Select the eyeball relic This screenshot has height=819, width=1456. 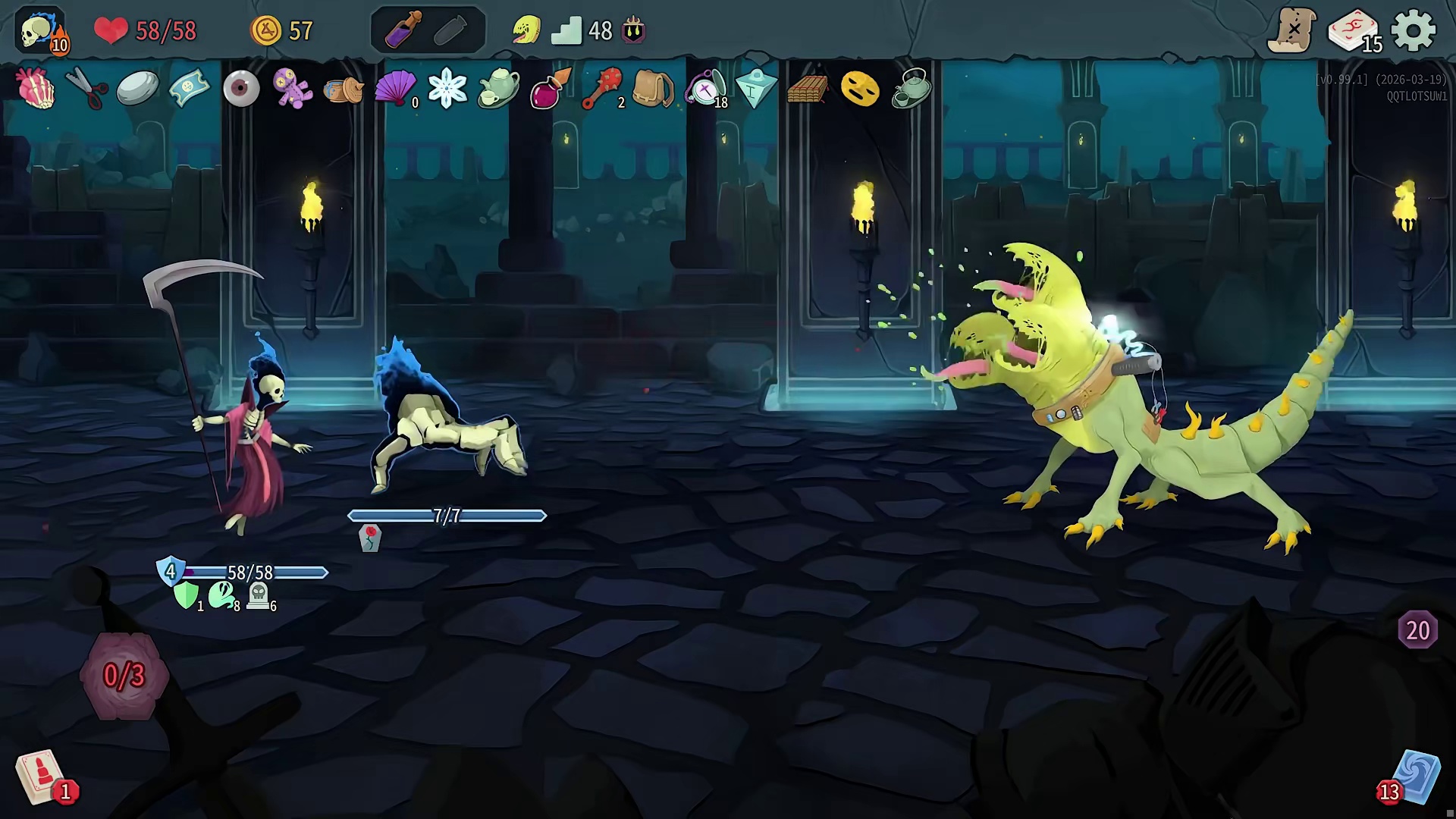click(241, 89)
